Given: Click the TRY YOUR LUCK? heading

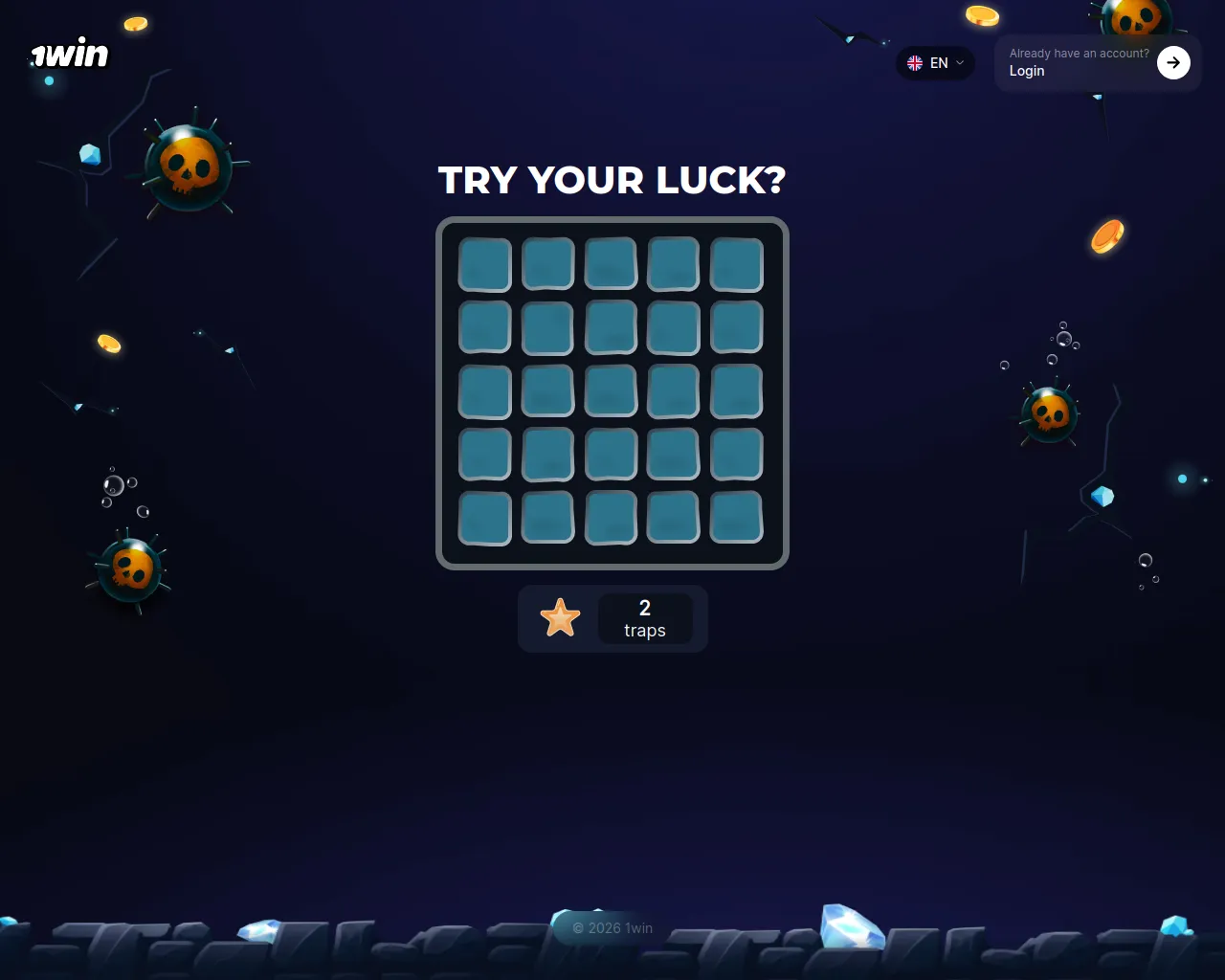Looking at the screenshot, I should [x=612, y=181].
